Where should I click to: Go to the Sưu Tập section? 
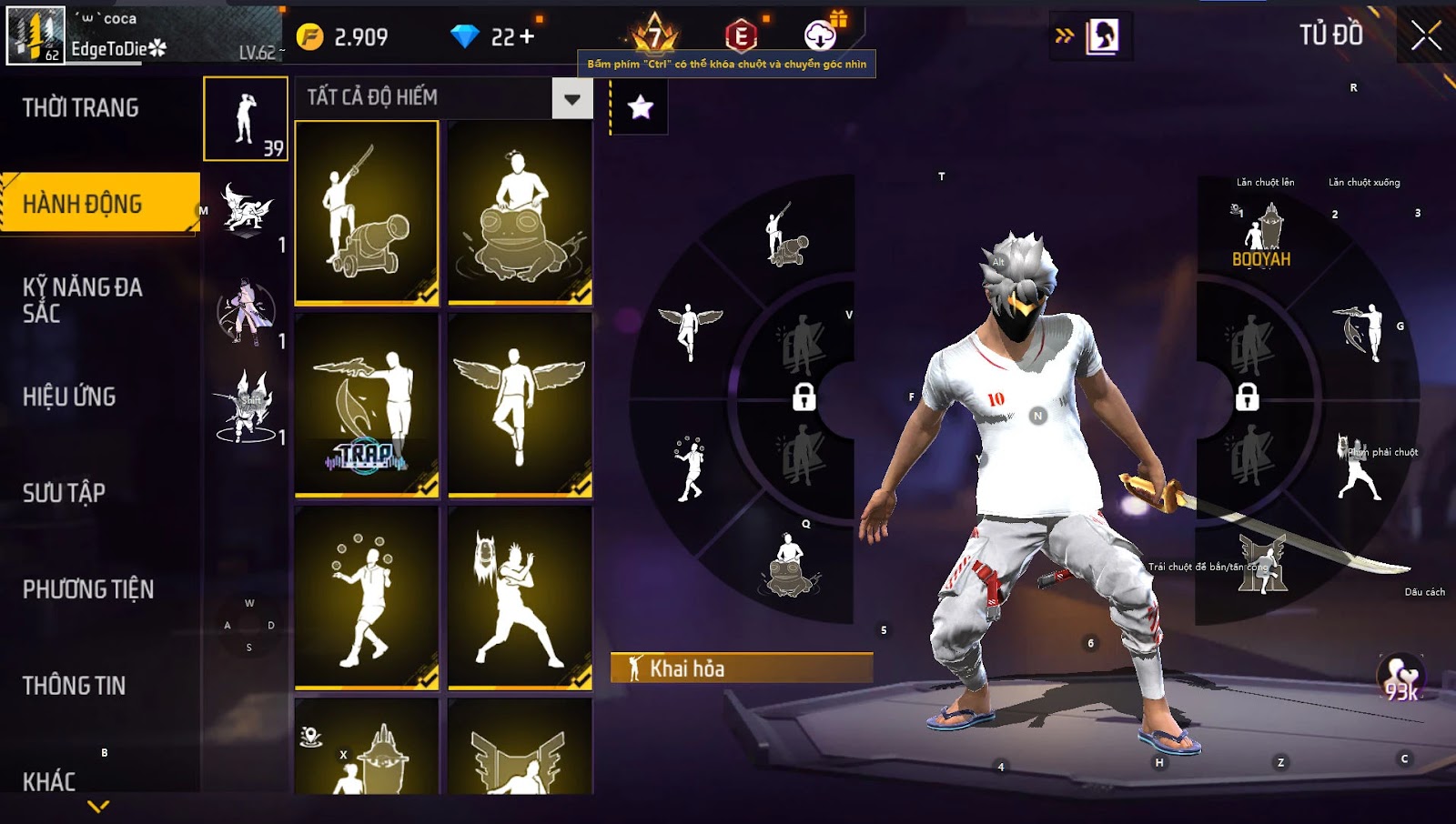(64, 493)
